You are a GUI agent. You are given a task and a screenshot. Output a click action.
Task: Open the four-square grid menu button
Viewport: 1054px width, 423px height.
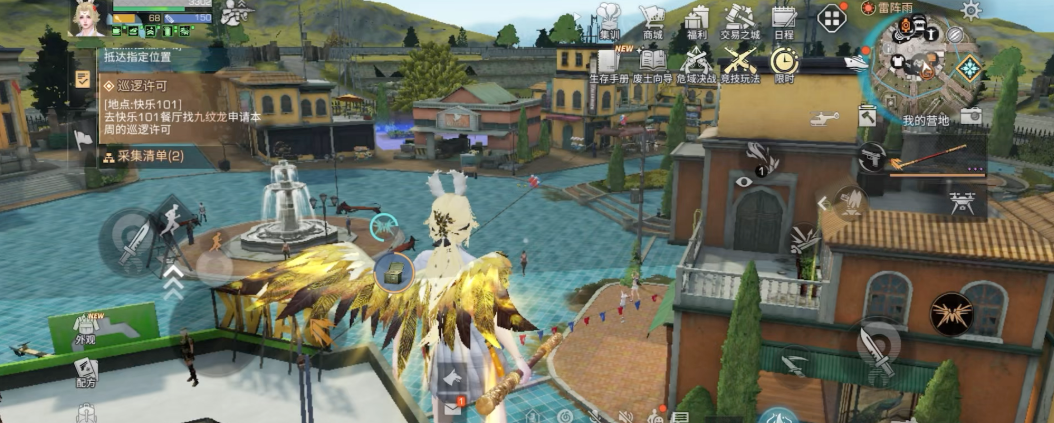click(x=832, y=17)
